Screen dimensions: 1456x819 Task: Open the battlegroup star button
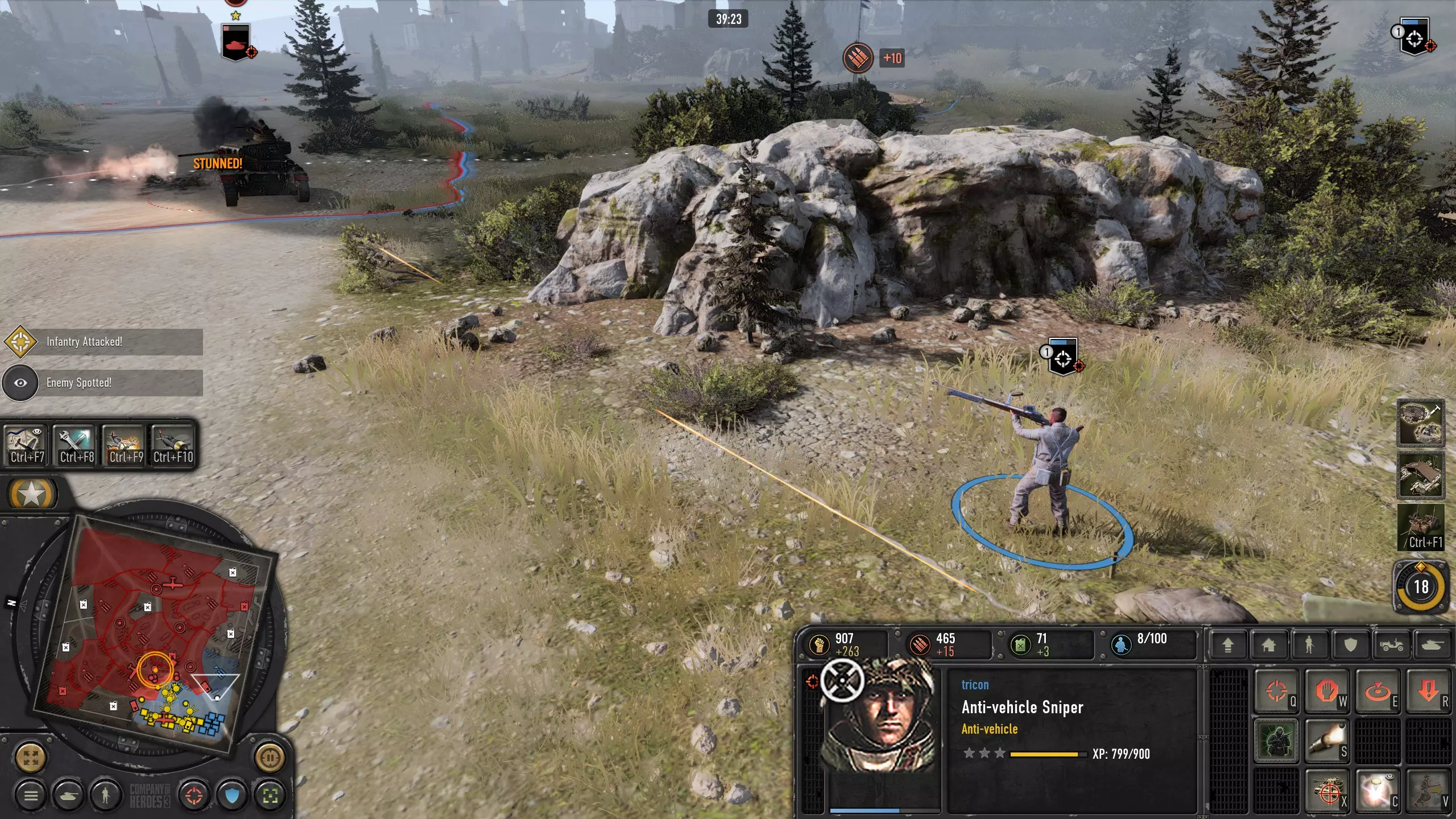[32, 494]
